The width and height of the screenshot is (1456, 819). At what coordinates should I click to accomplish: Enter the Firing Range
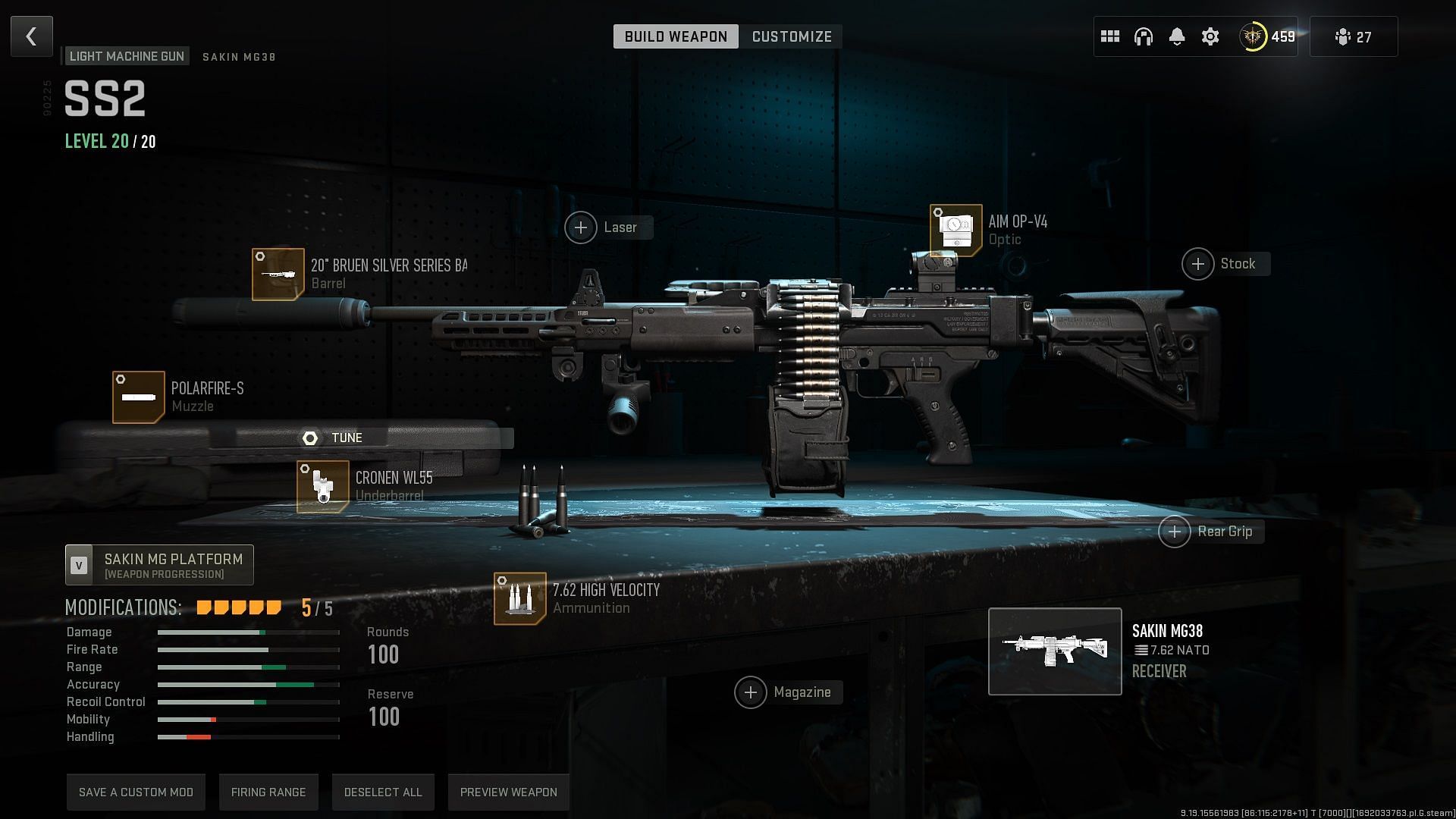268,792
